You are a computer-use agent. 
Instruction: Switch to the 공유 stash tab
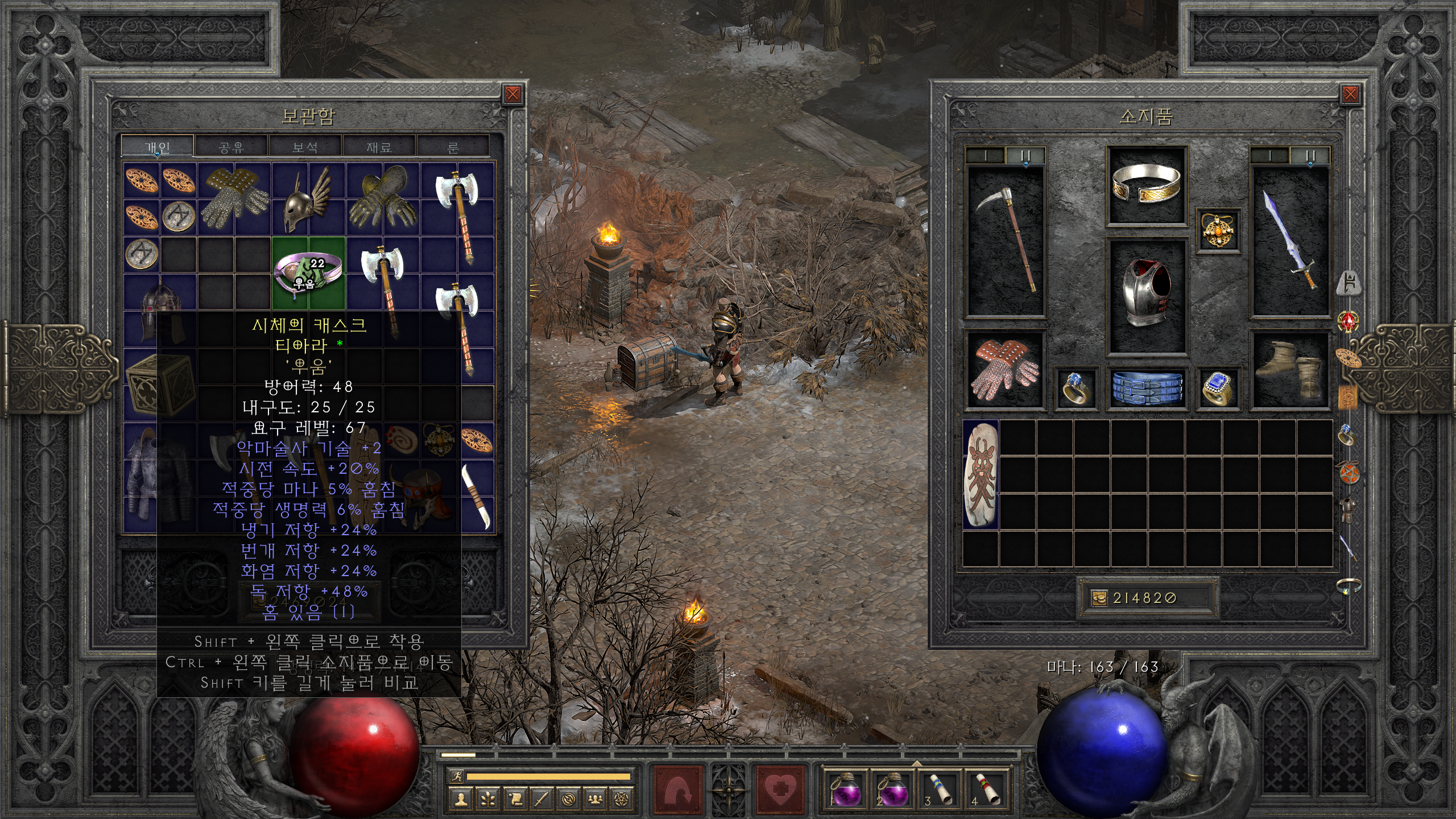click(231, 147)
